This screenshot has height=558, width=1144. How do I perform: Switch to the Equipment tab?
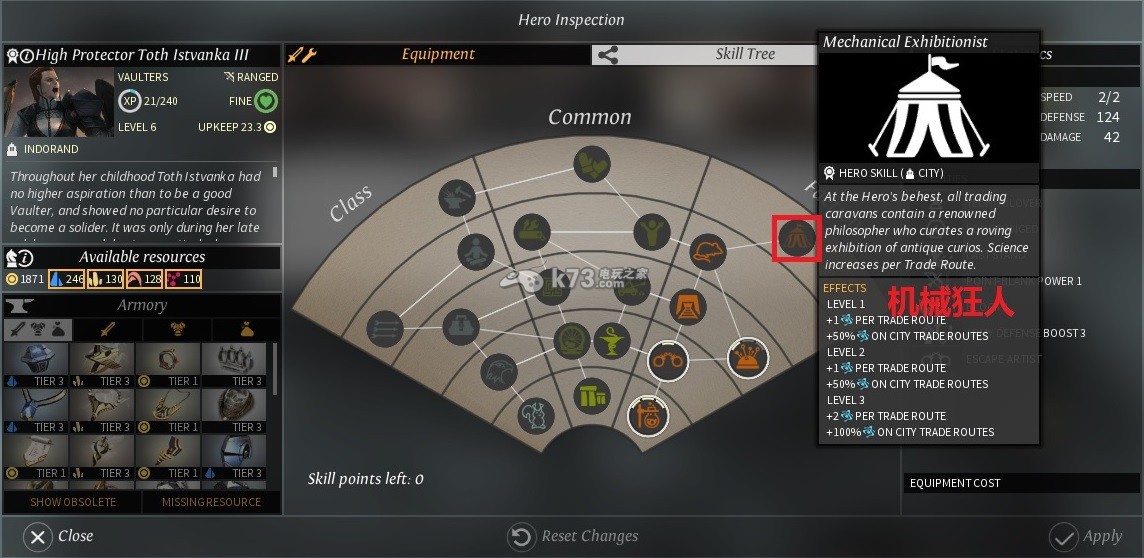(438, 54)
